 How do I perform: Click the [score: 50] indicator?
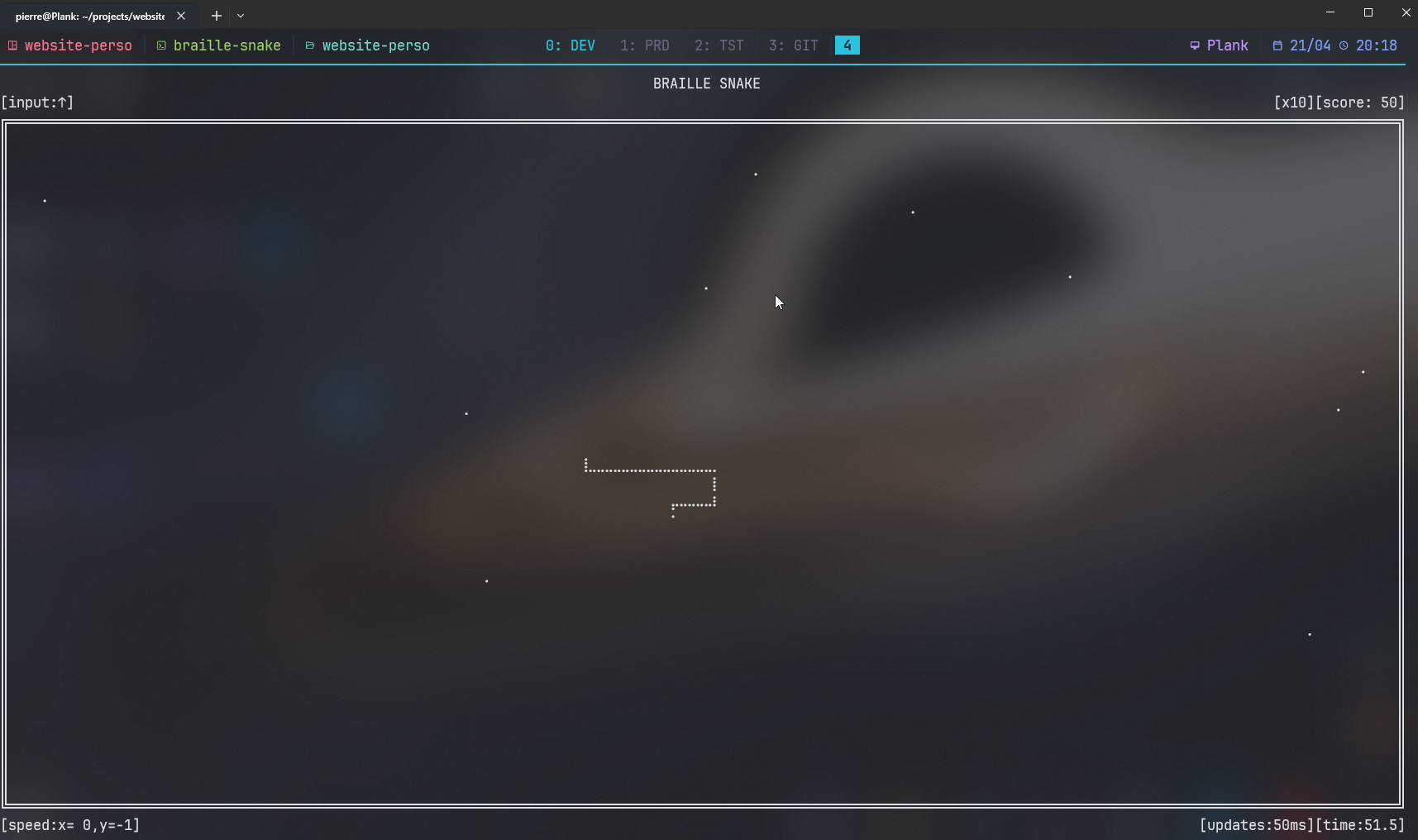tap(1359, 102)
